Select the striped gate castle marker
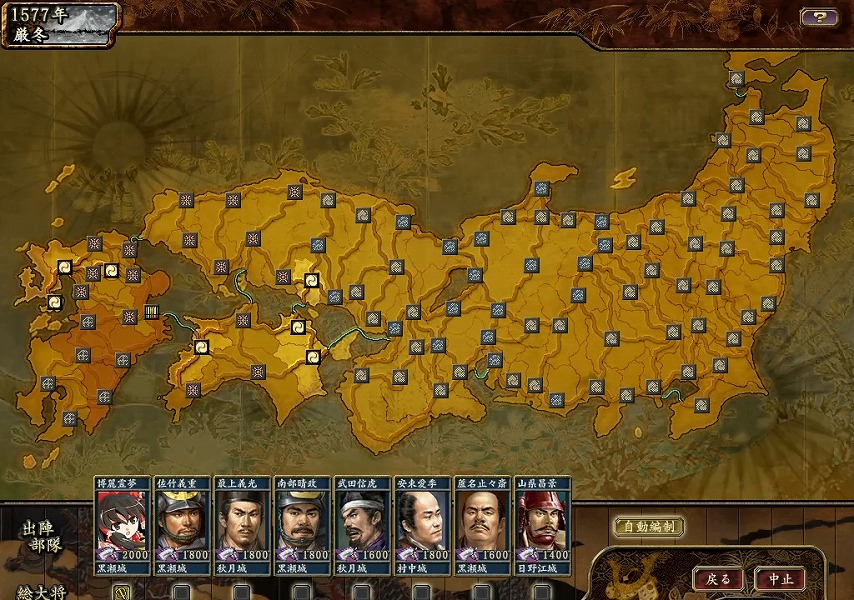854x600 pixels. click(152, 312)
